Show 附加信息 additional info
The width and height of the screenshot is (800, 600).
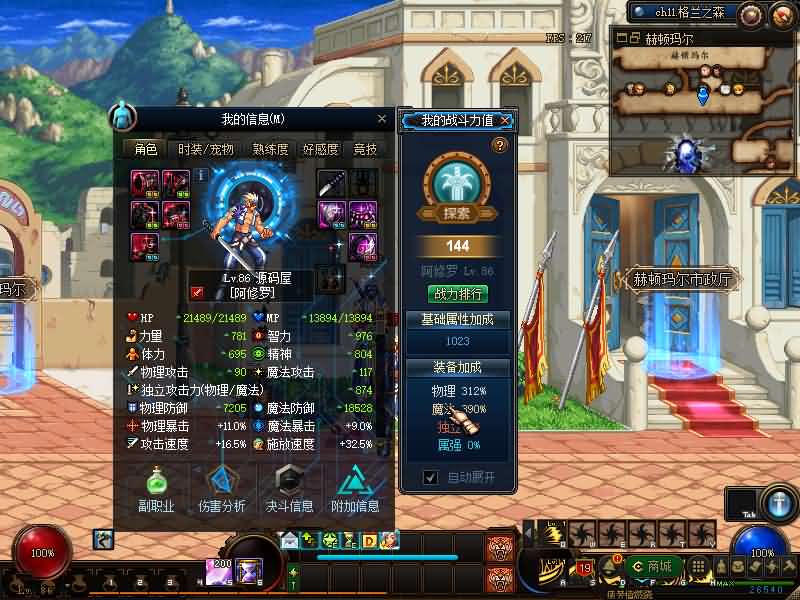355,488
